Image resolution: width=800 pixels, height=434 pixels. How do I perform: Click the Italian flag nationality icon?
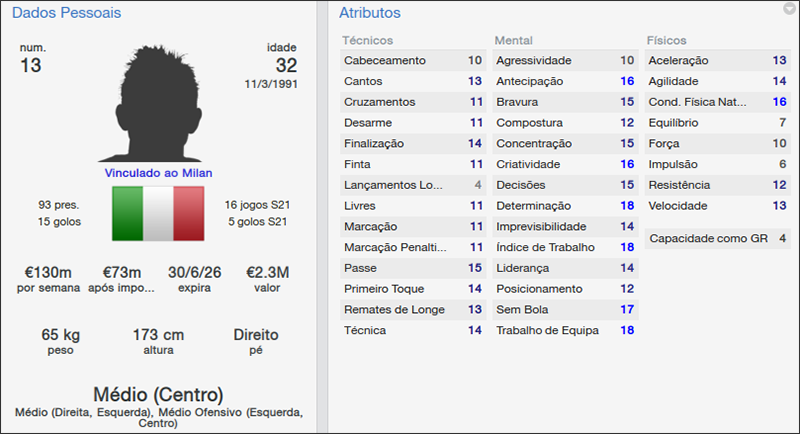pyautogui.click(x=157, y=212)
